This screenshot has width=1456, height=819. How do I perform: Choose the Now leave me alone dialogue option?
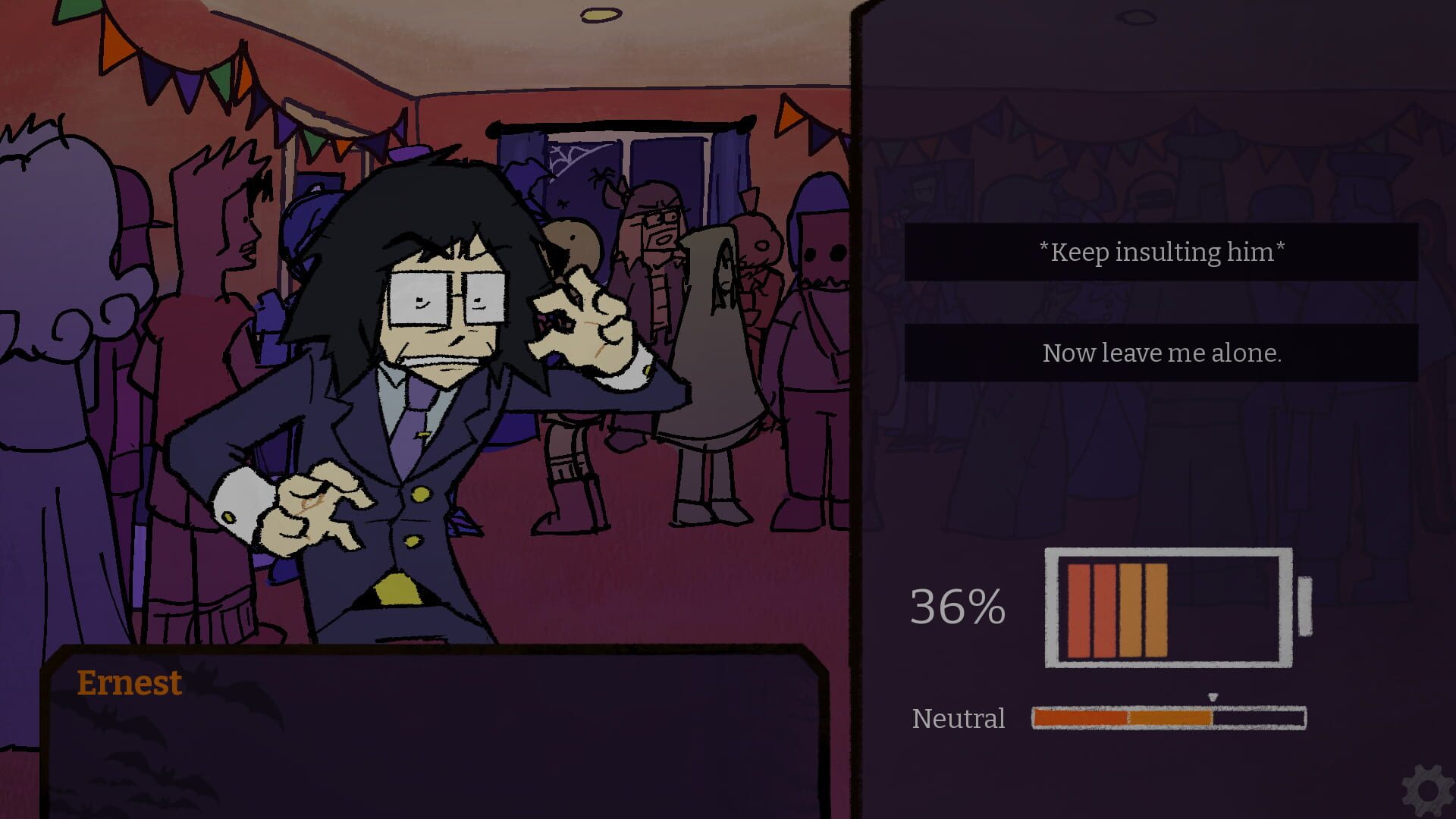(x=1162, y=352)
